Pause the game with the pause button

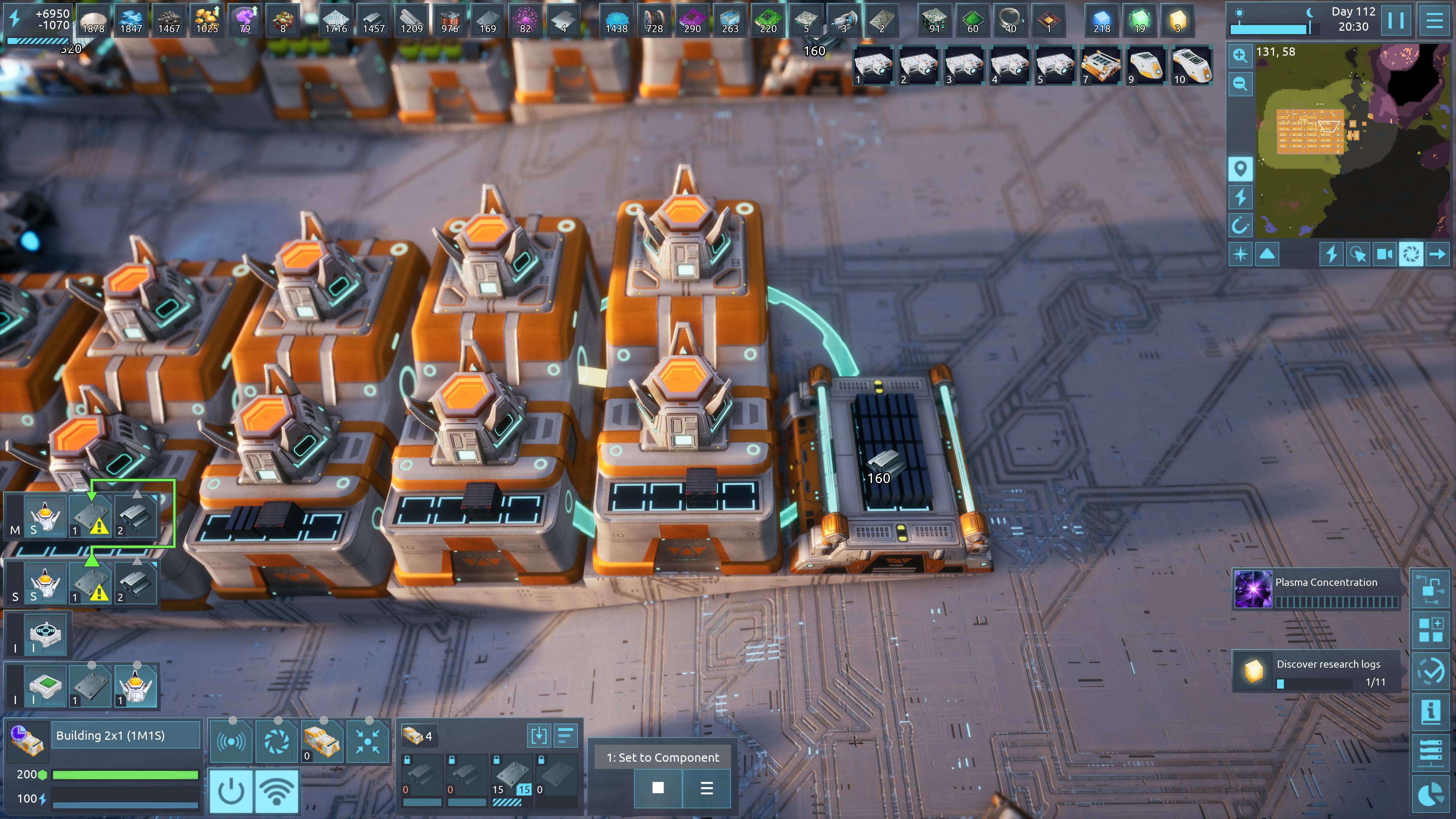point(1395,21)
